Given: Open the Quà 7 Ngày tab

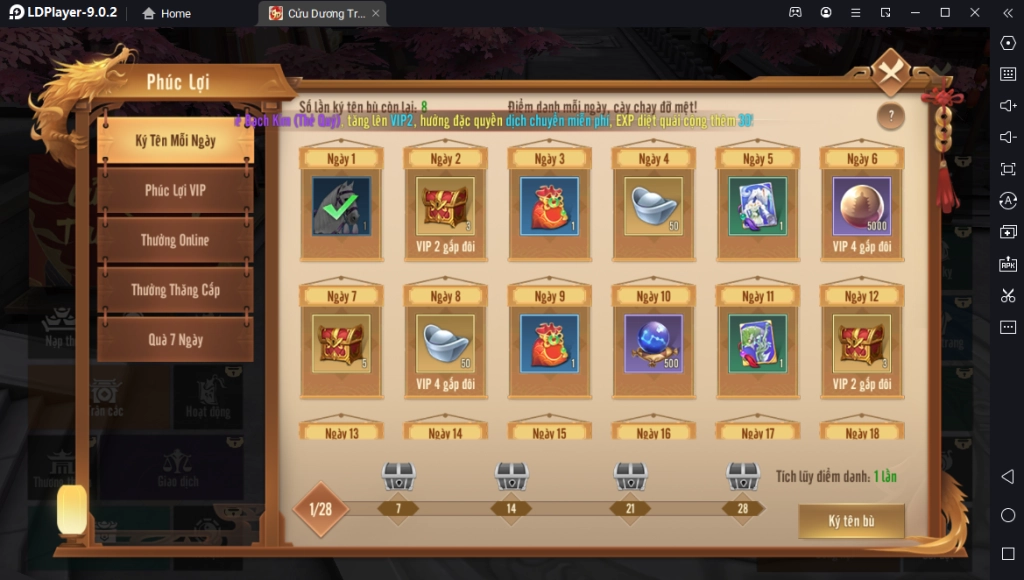Looking at the screenshot, I should click(175, 339).
